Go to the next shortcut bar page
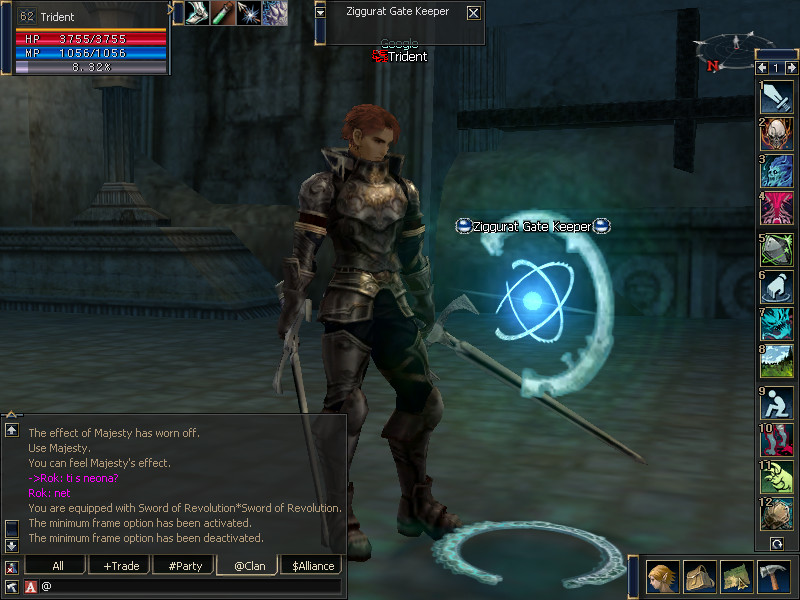800x600 pixels. [x=790, y=68]
